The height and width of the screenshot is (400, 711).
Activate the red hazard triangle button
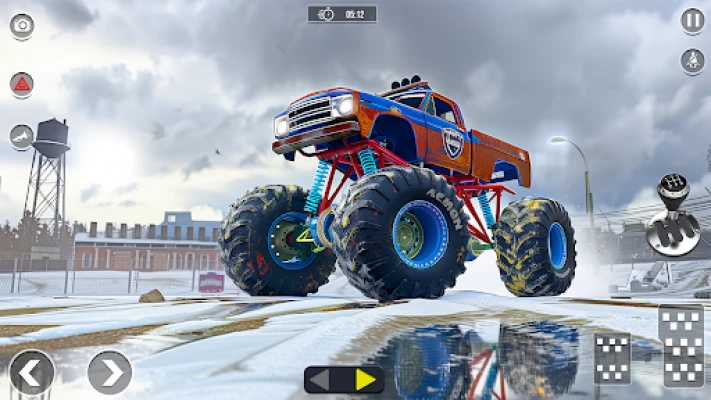click(22, 83)
